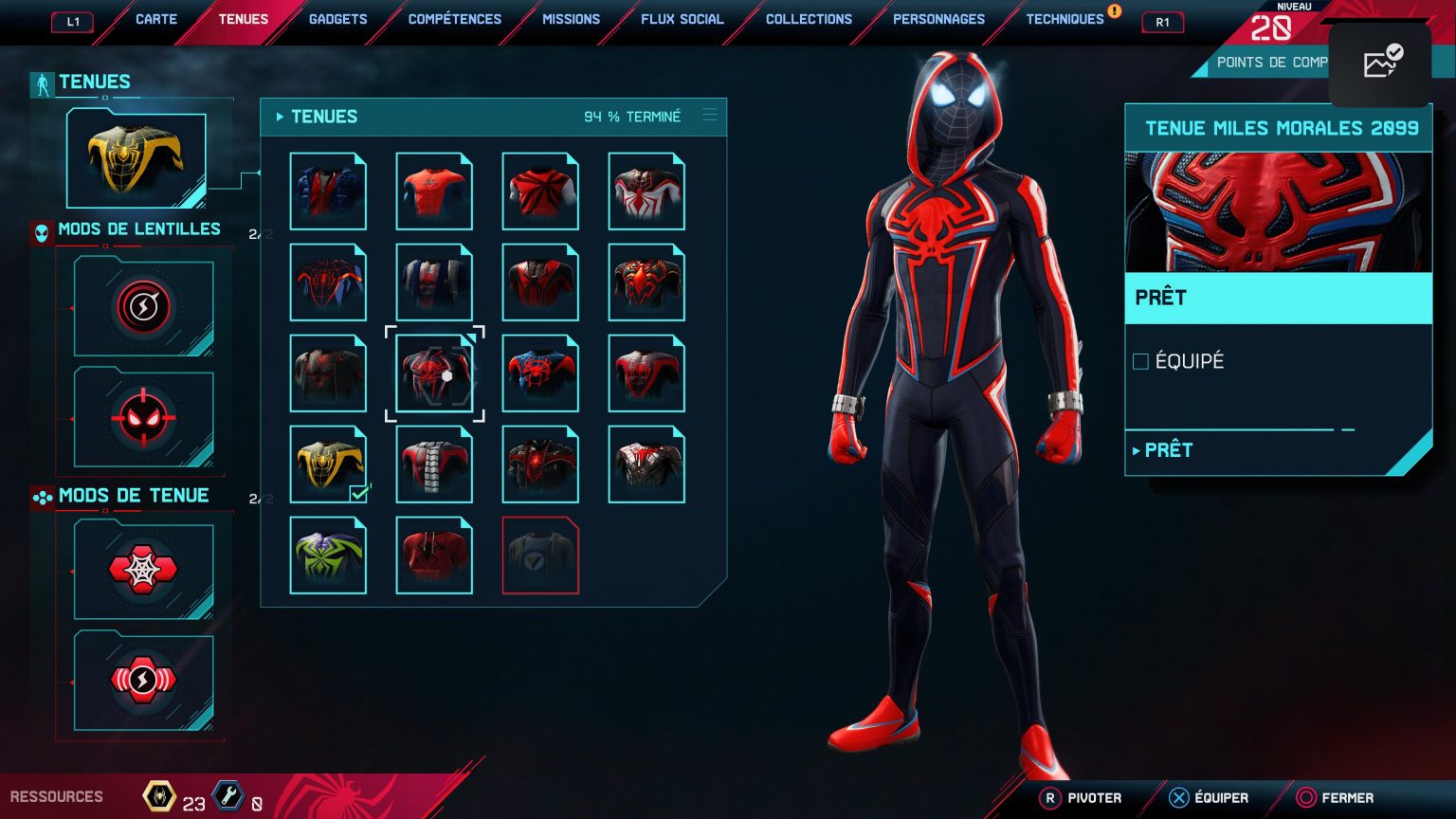
Task: Open the Flux Social tab
Action: pos(682,19)
